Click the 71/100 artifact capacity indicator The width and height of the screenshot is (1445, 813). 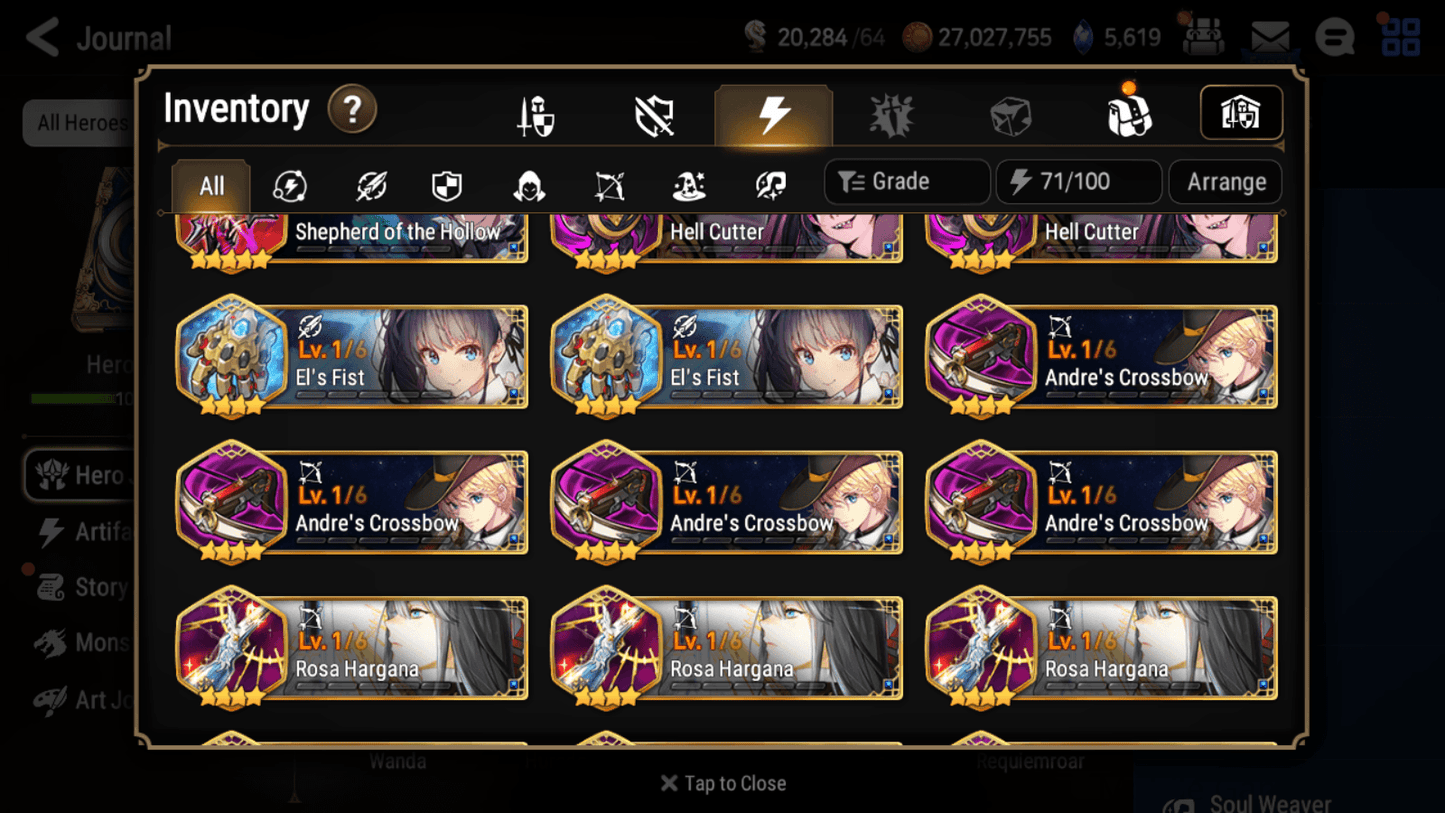tap(1078, 181)
